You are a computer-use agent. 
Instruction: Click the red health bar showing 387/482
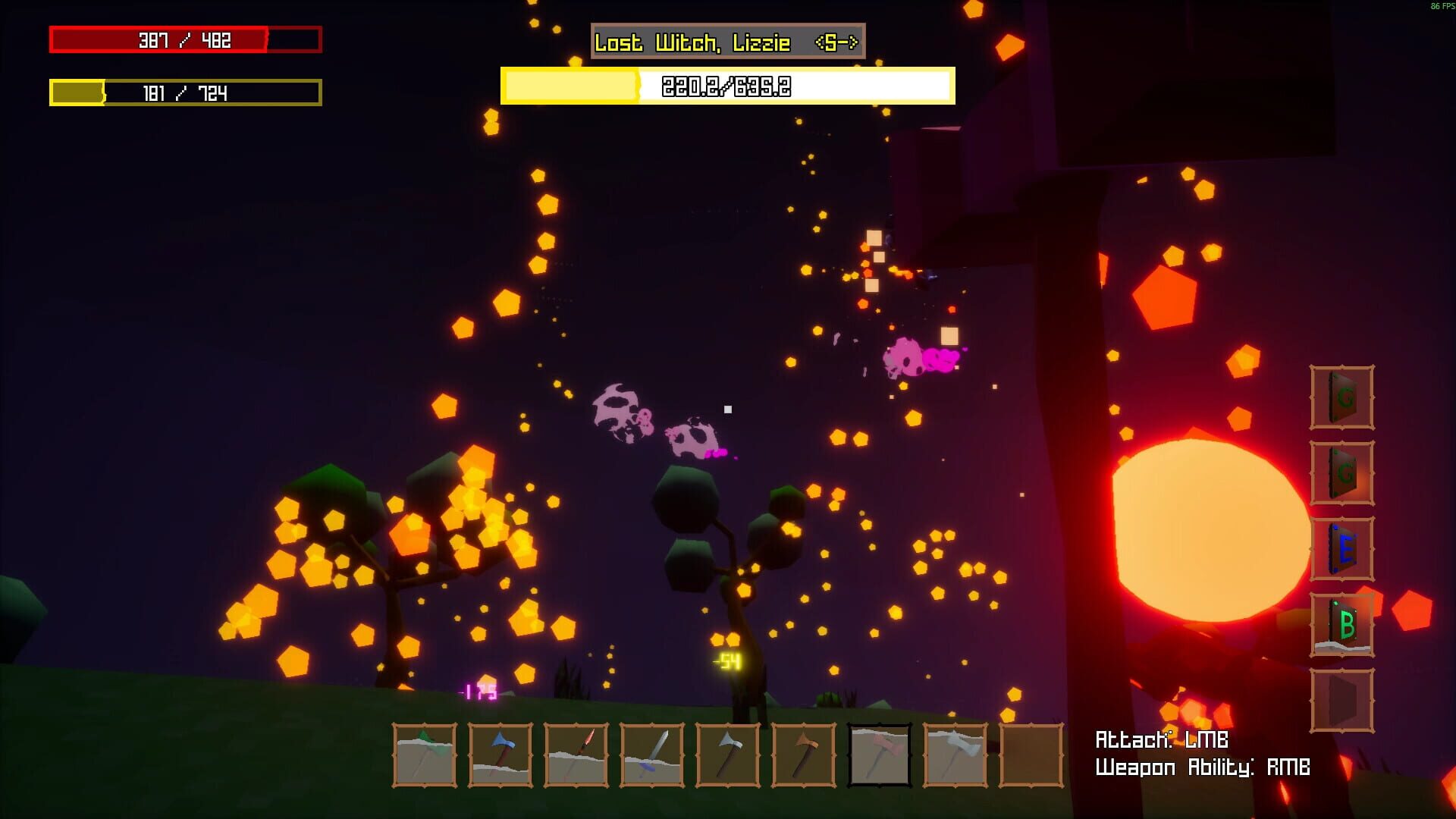(184, 41)
